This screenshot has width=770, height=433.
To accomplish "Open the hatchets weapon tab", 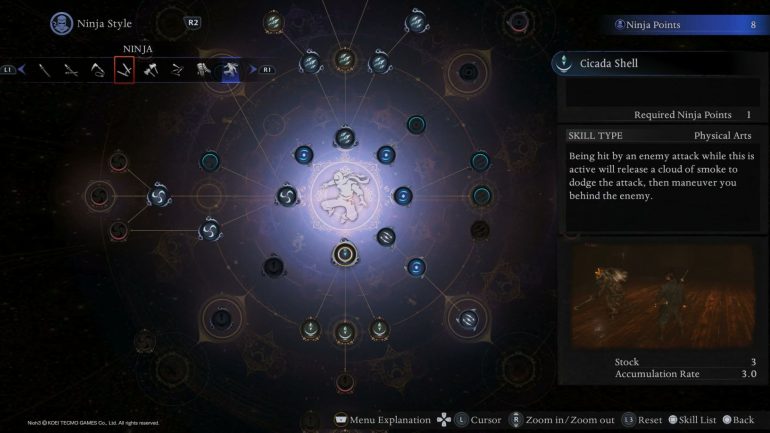I will 150,70.
